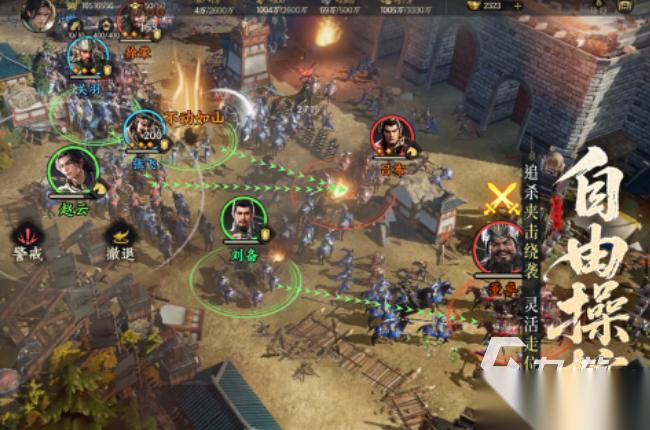Select the red-ringed hero portrait labeled 徐晃
This screenshot has width=650, height=430.
135,20
